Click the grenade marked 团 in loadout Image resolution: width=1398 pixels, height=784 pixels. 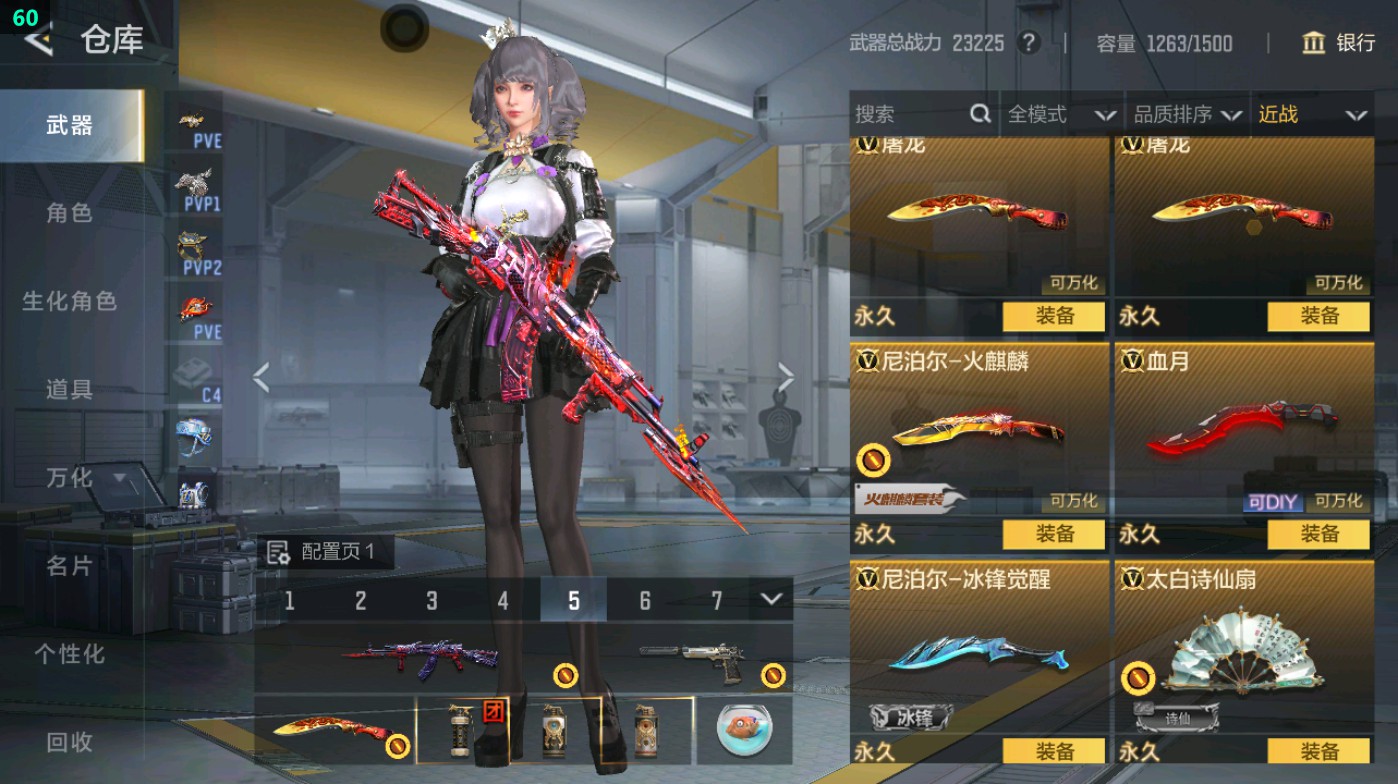click(457, 731)
